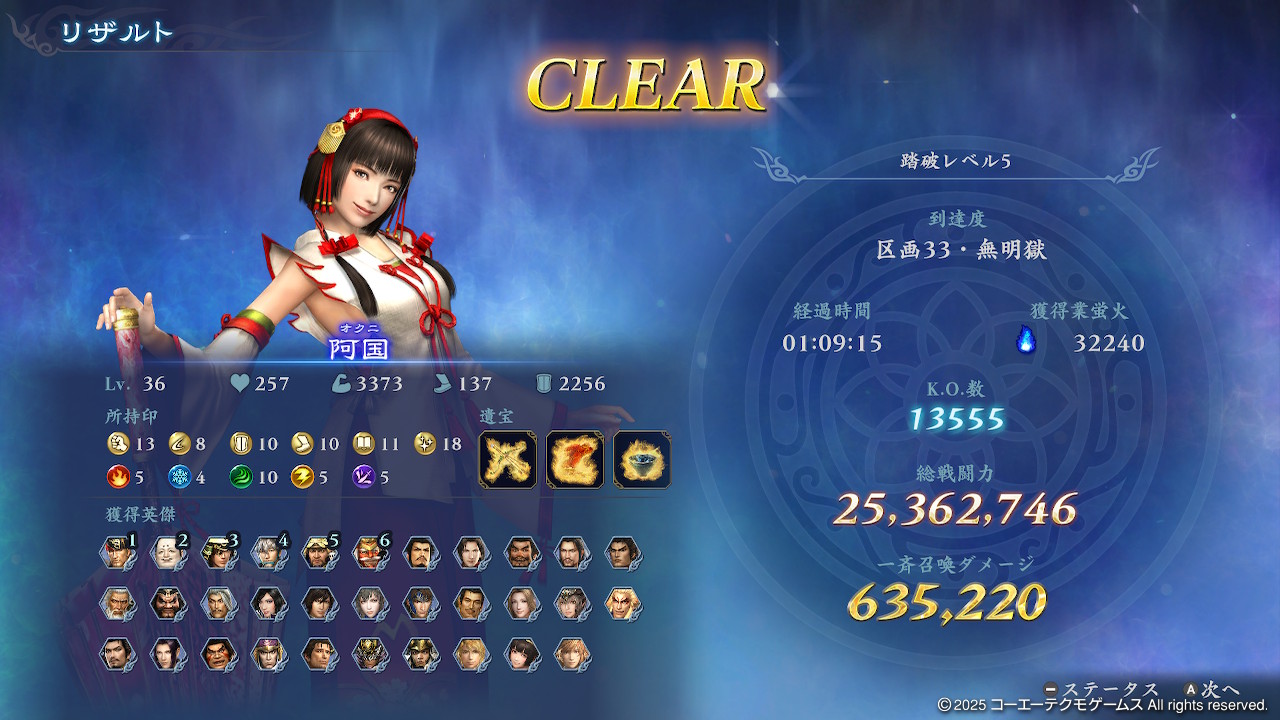Viewport: 1280px width, 720px height.
Task: Pick the red-masked hero portrait numbered 6
Action: 369,553
